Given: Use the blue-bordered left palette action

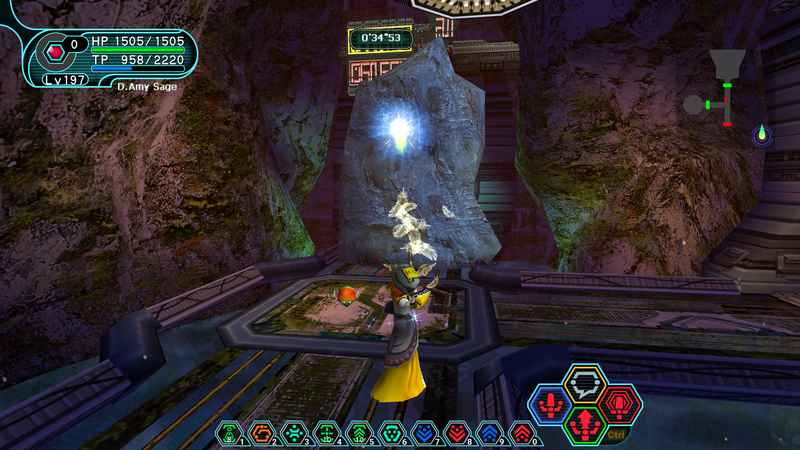Looking at the screenshot, I should pos(549,405).
